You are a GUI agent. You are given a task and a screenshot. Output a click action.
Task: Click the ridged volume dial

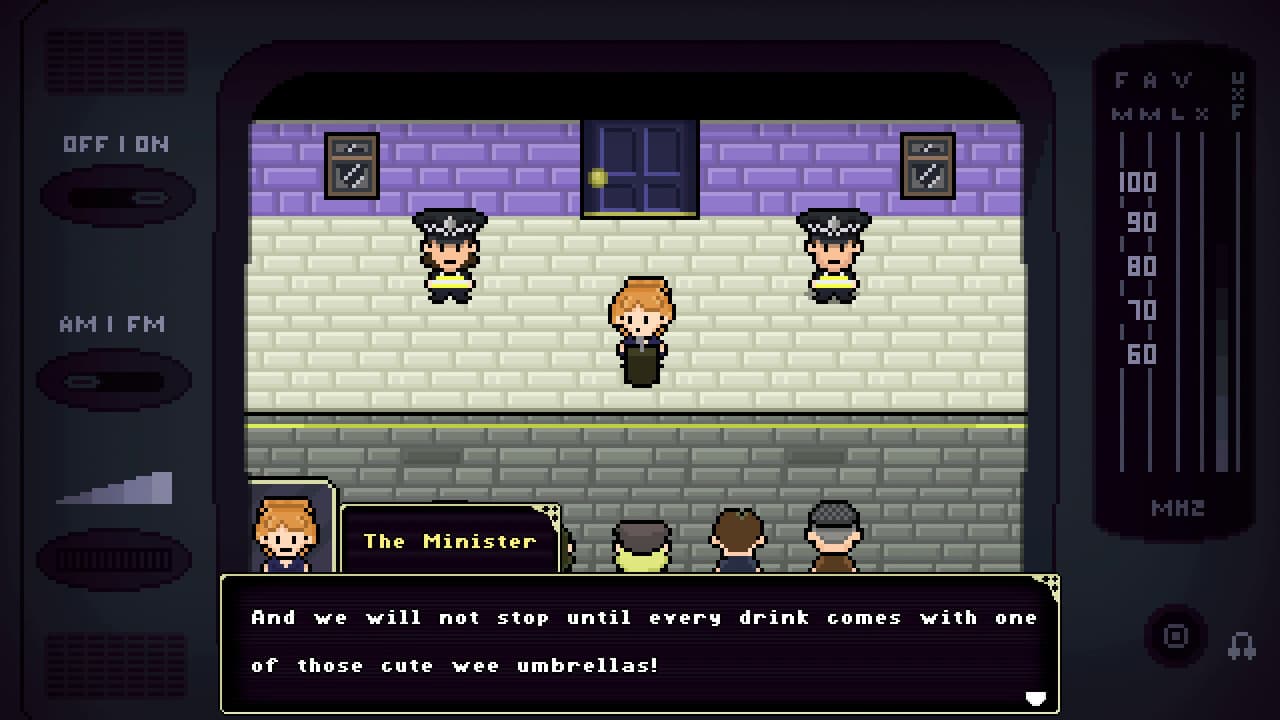114,559
